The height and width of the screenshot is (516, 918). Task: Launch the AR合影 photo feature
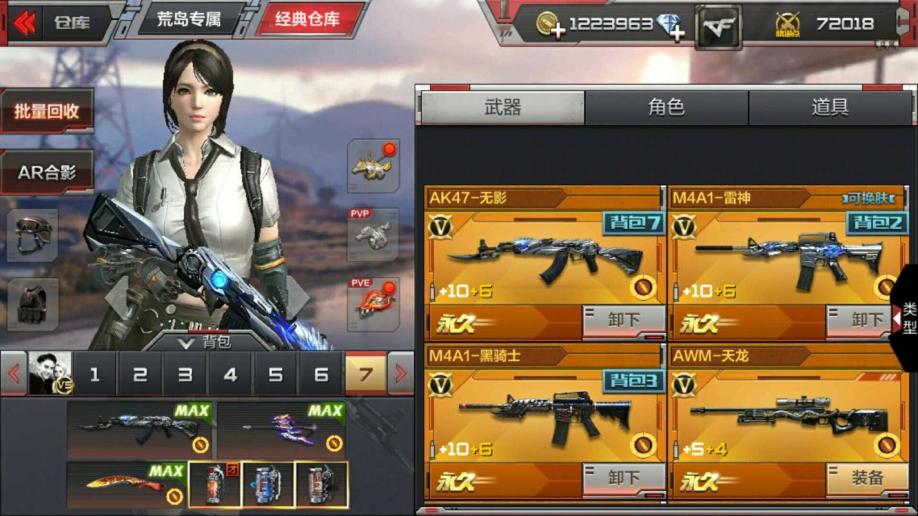(47, 172)
